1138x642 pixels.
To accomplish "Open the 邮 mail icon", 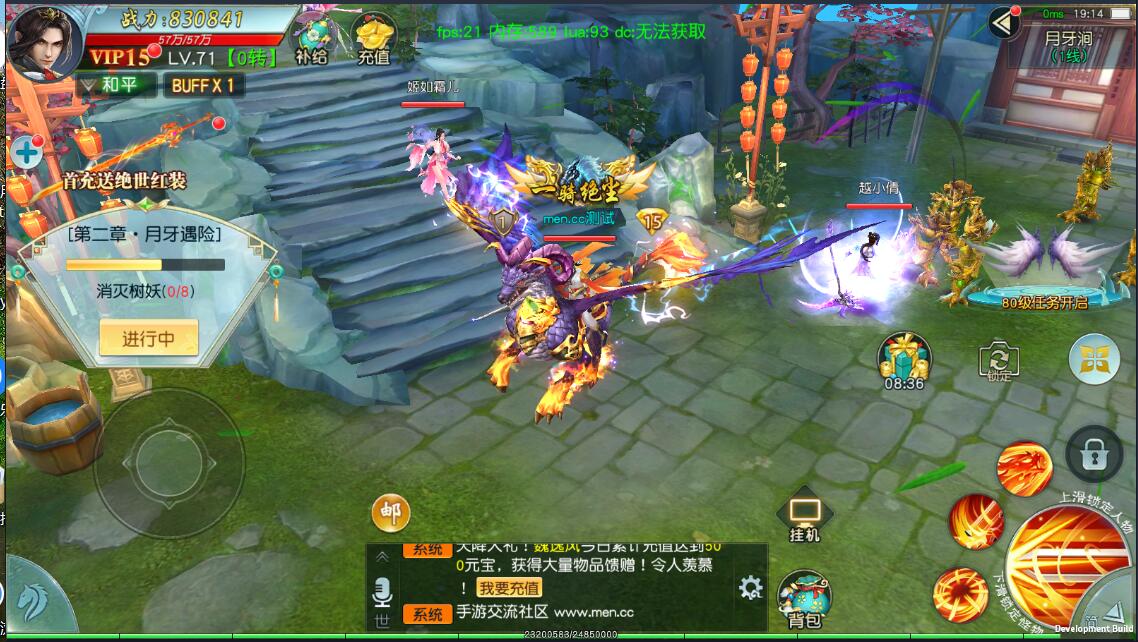I will 390,513.
